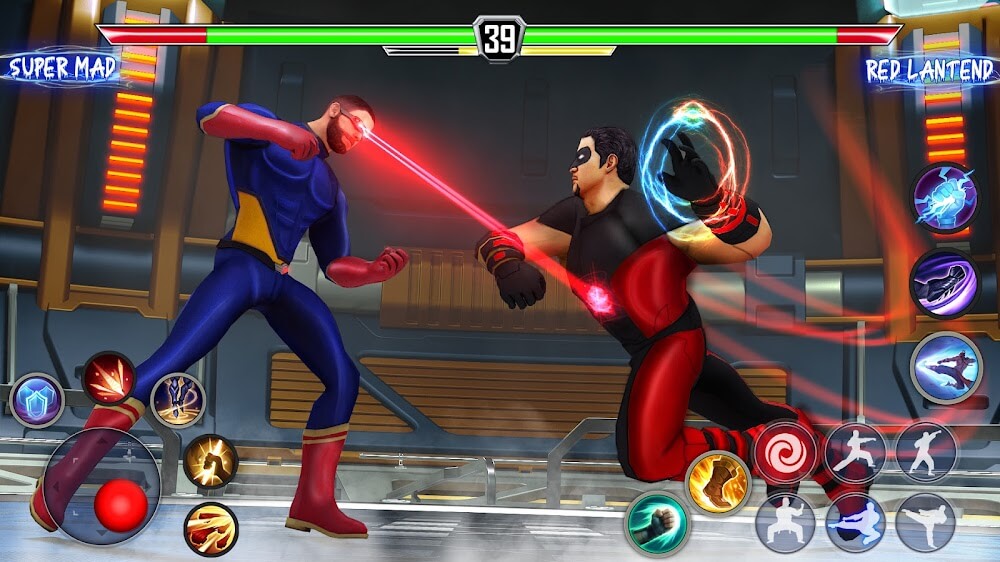Use the purple slashing boot kick skill
The height and width of the screenshot is (562, 1000).
pyautogui.click(x=944, y=283)
